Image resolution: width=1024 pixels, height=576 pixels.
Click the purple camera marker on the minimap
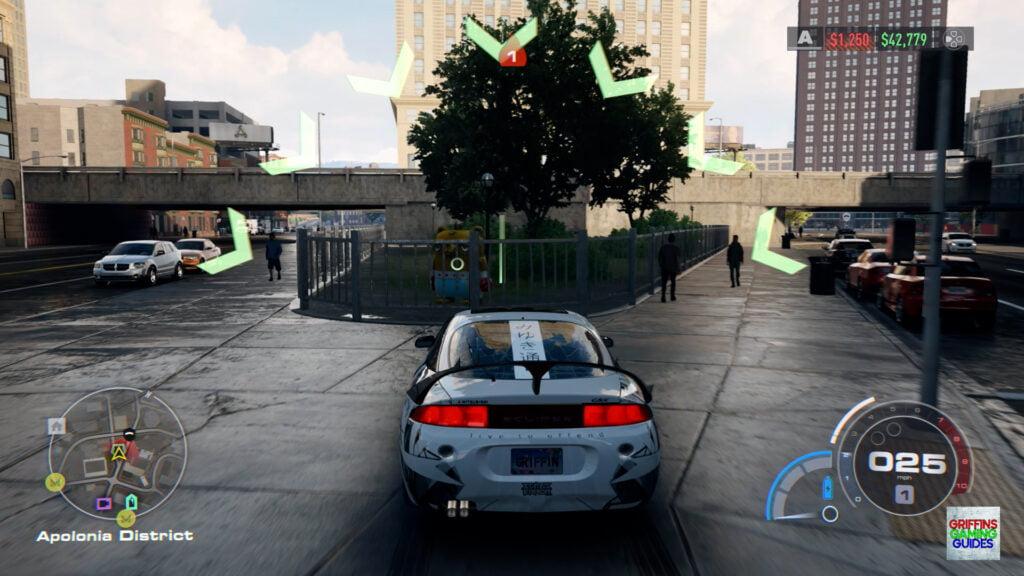103,503
